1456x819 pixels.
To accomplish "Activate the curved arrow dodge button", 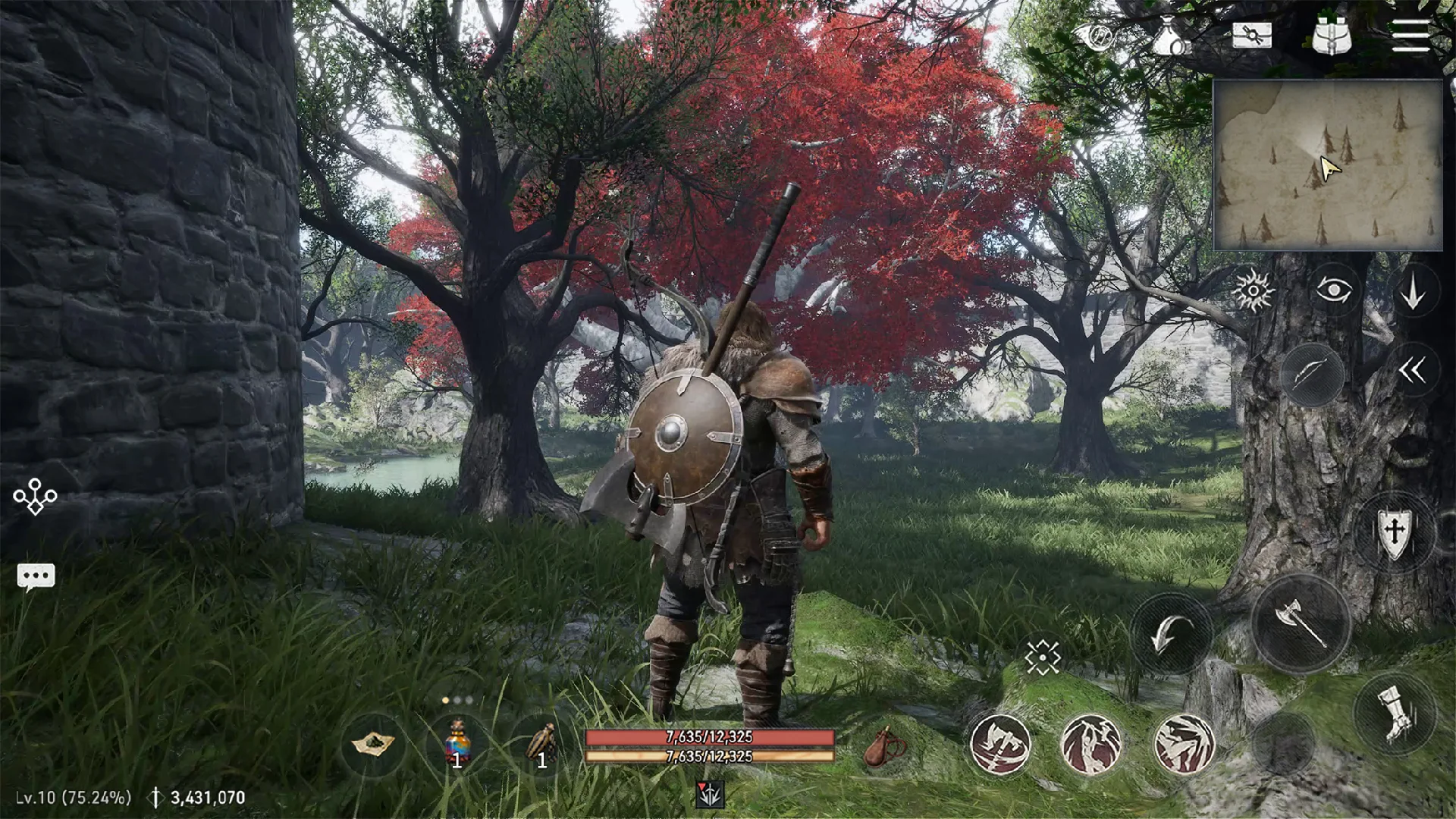I will 1171,634.
